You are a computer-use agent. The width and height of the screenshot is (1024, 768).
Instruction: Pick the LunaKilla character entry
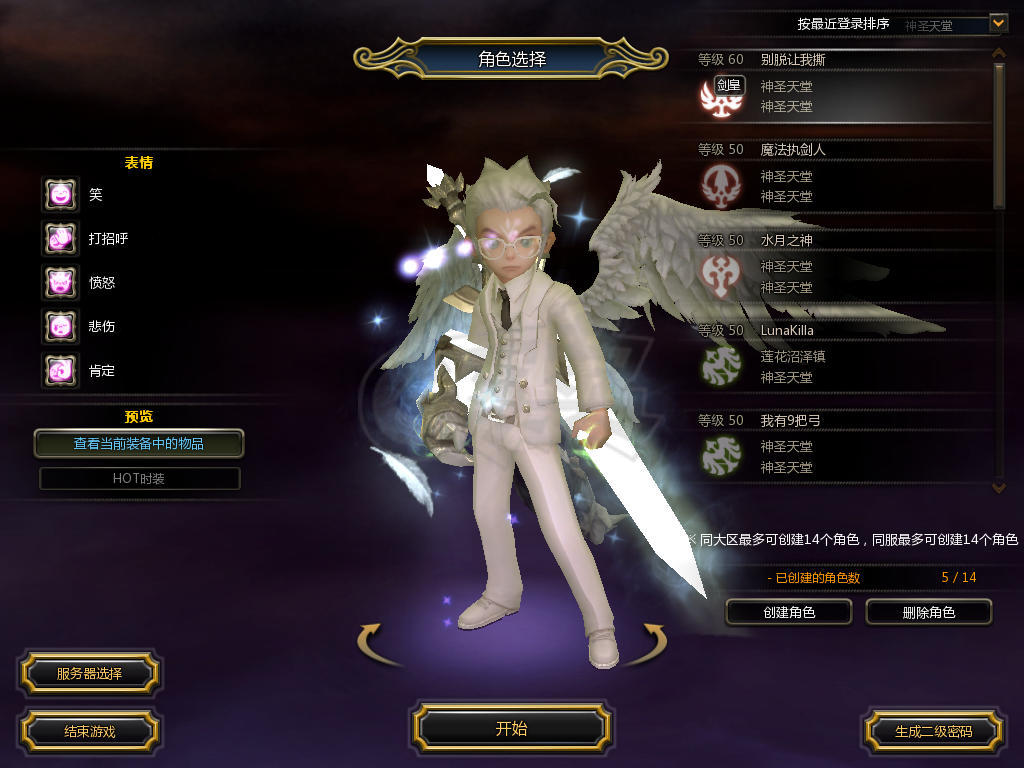pyautogui.click(x=840, y=357)
